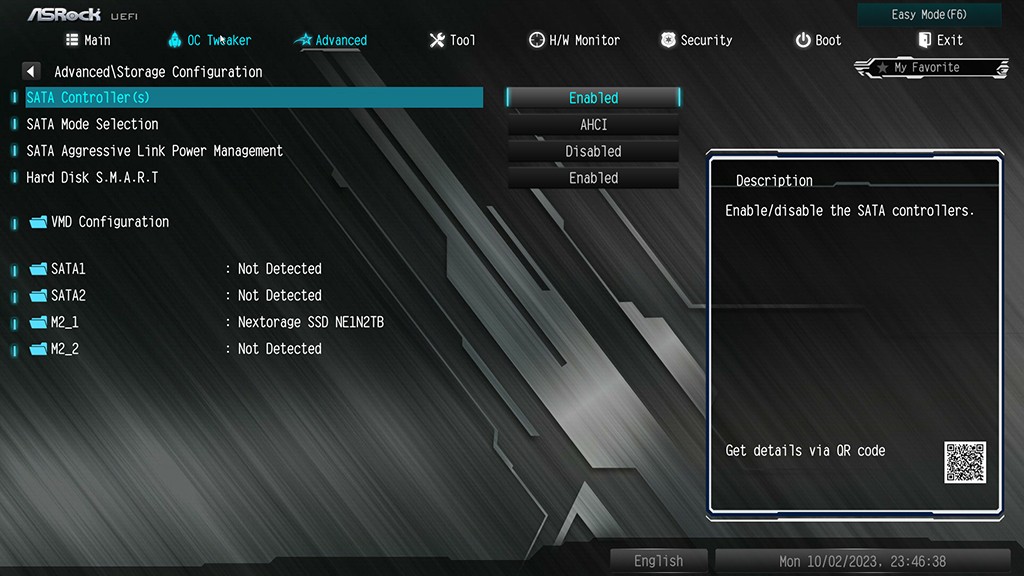Image resolution: width=1024 pixels, height=576 pixels.
Task: Toggle the Hard Disk S.M.A.R.T option
Action: (593, 178)
